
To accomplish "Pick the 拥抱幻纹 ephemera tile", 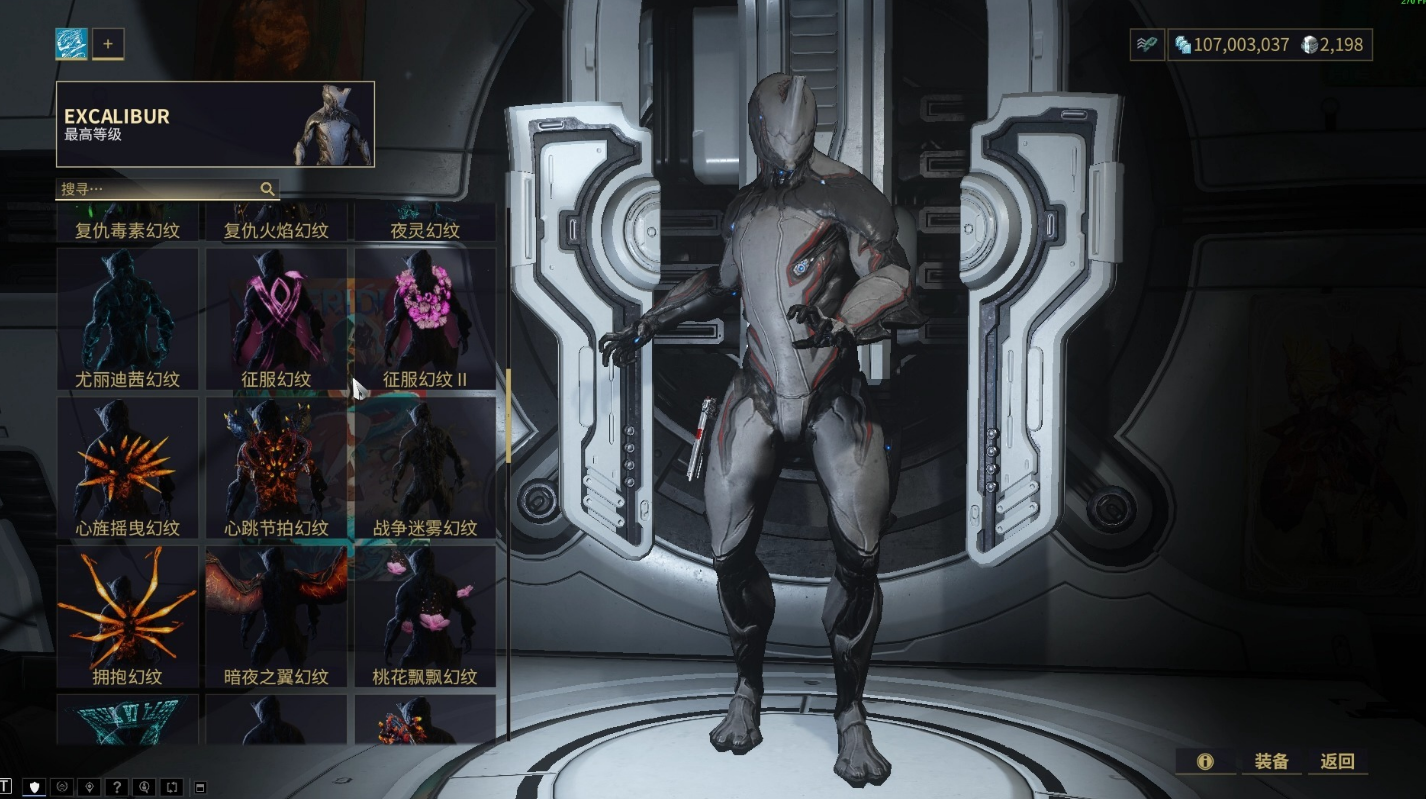I will pyautogui.click(x=128, y=616).
